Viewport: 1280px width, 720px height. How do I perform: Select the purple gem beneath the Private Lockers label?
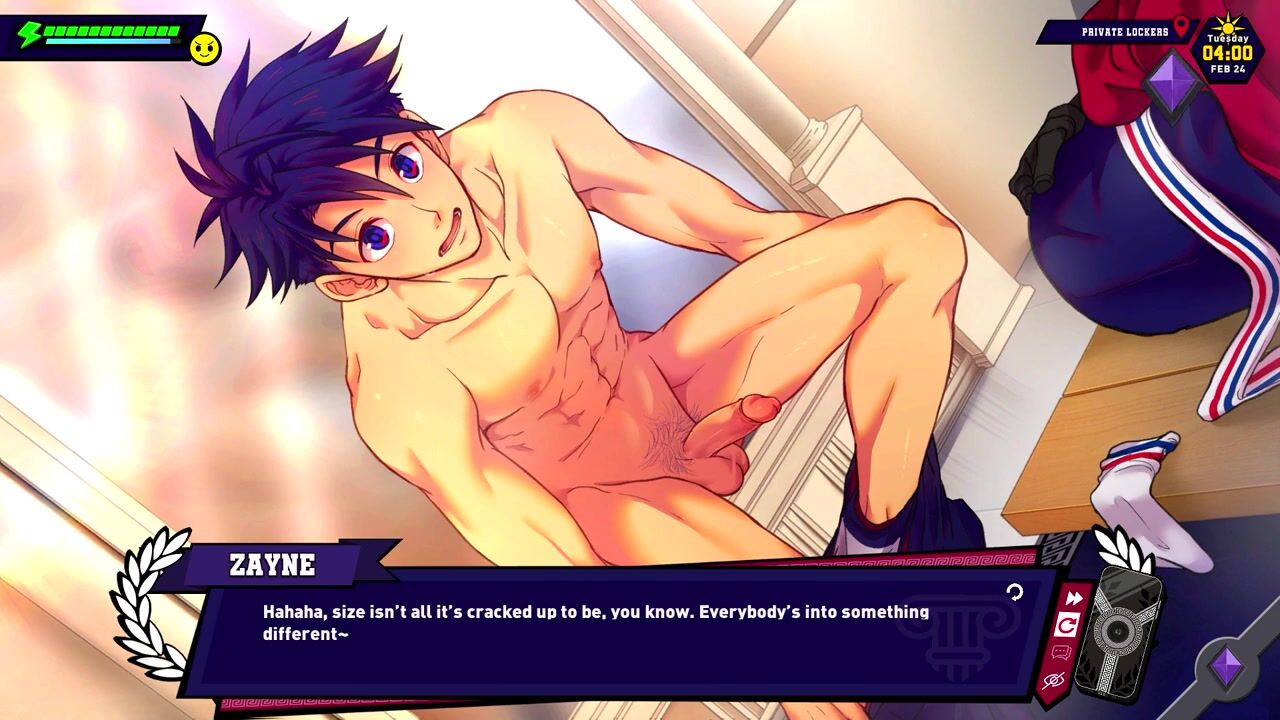pyautogui.click(x=1171, y=84)
